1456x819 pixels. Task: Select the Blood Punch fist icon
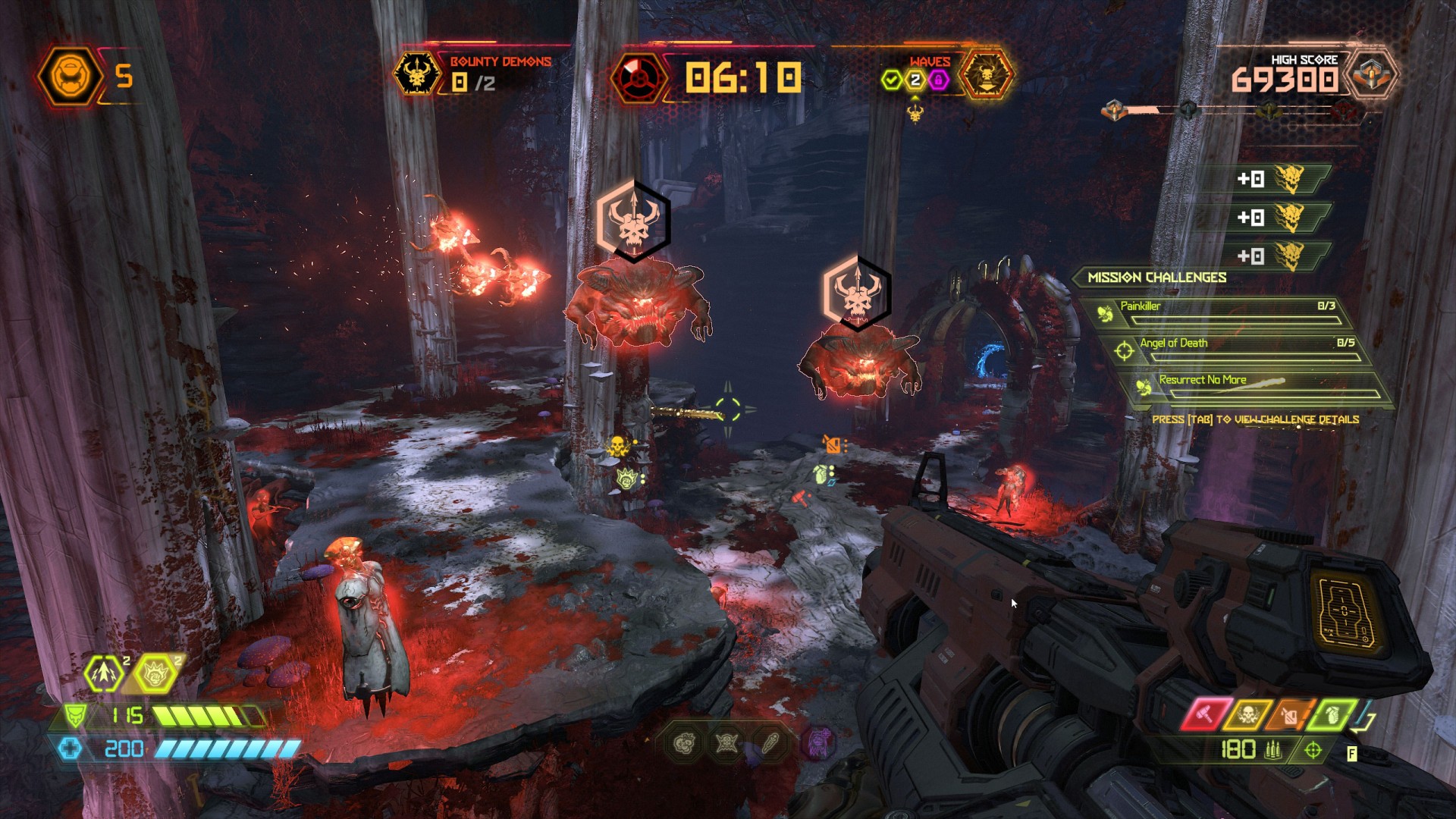[155, 673]
